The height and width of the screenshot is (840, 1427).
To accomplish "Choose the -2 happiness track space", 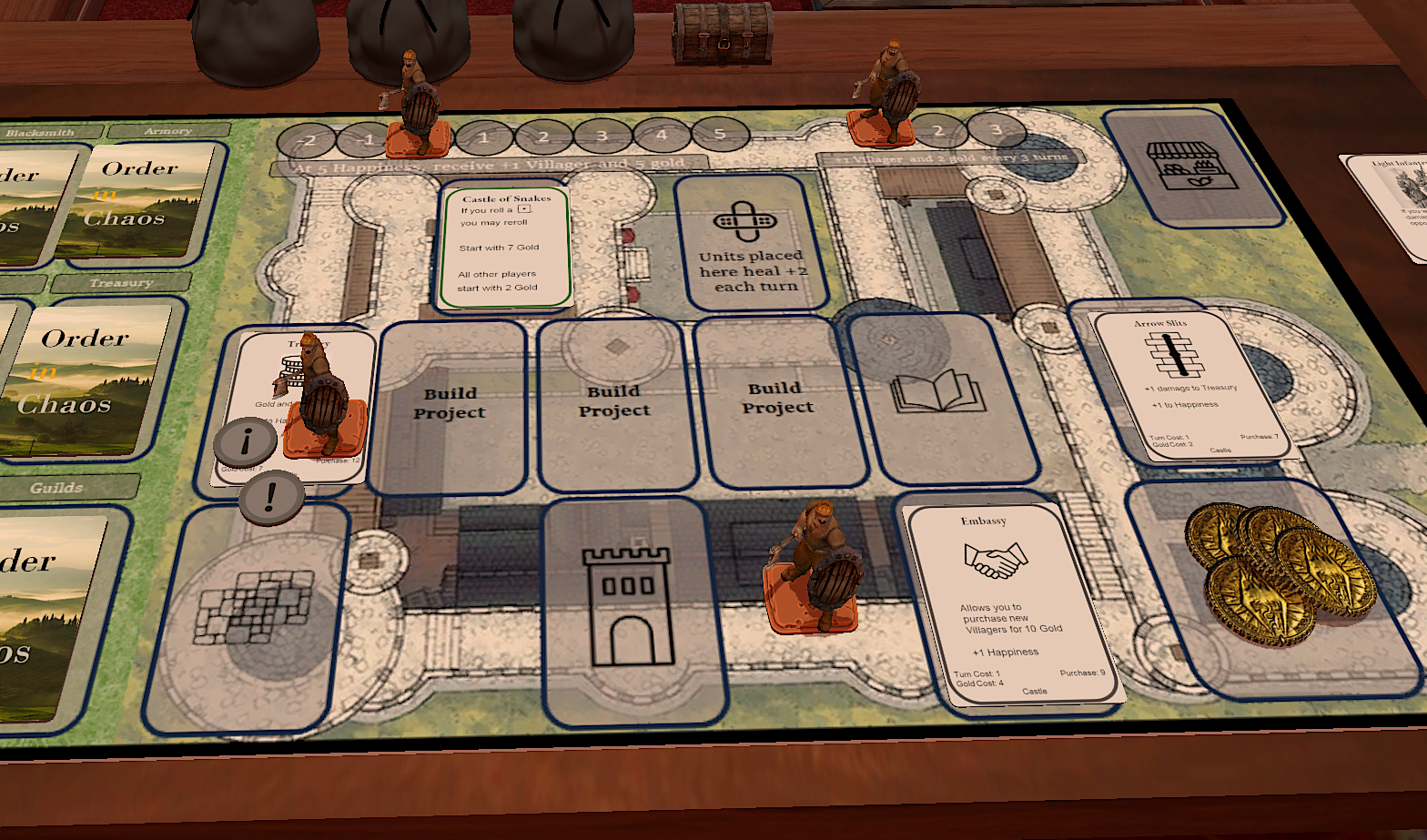I will pyautogui.click(x=307, y=140).
